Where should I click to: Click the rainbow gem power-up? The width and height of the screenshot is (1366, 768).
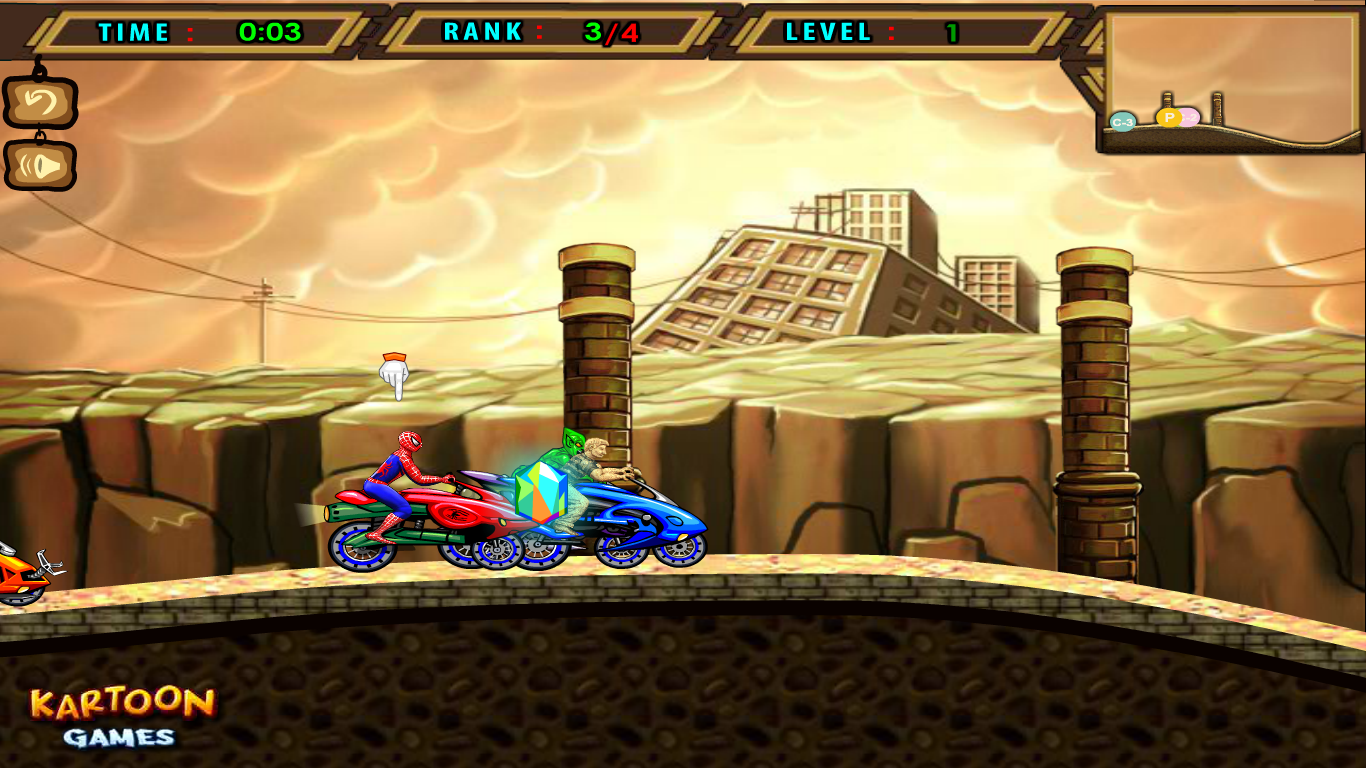click(x=540, y=493)
